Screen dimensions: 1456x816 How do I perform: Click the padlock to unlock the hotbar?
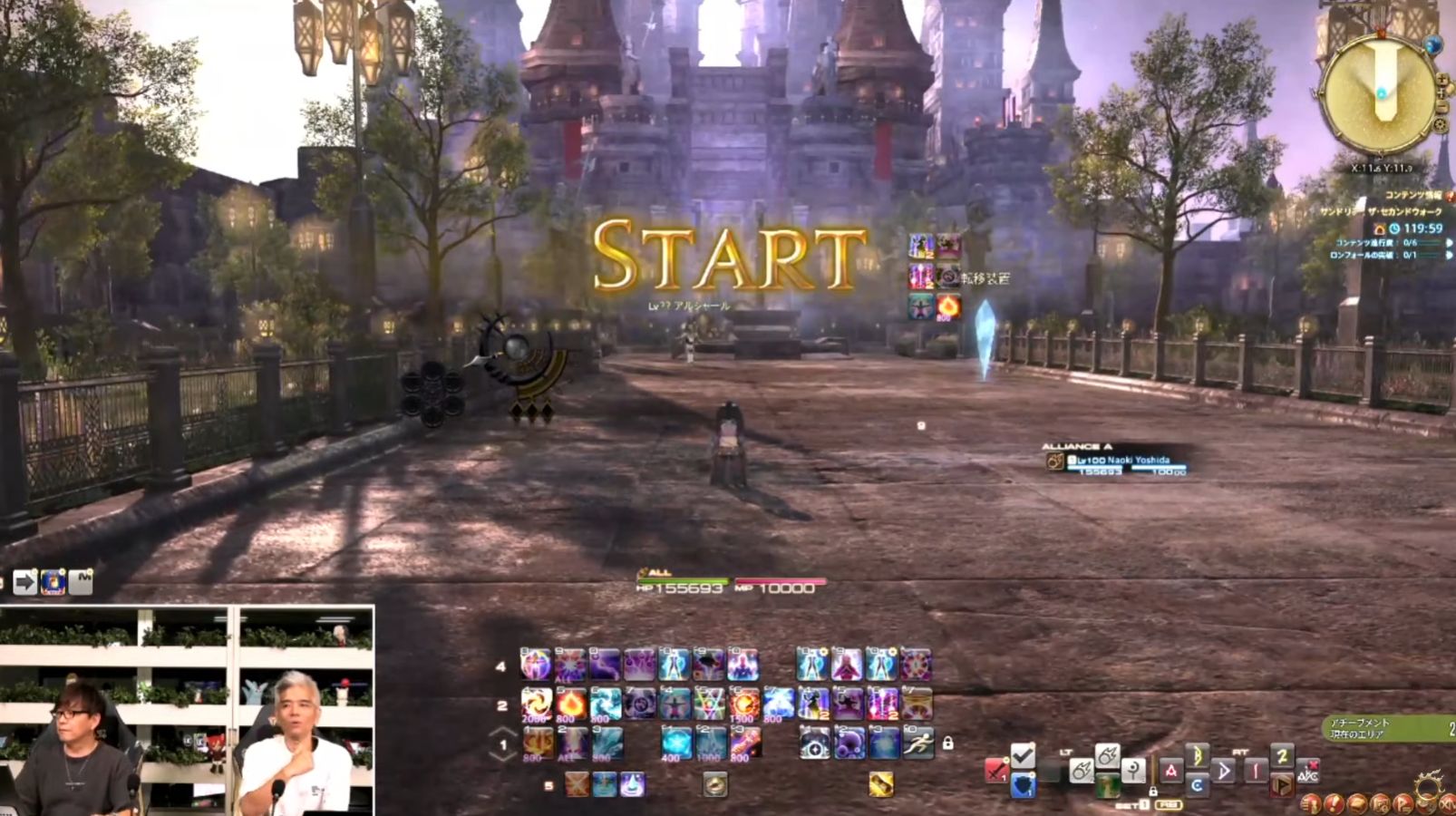[x=947, y=745]
